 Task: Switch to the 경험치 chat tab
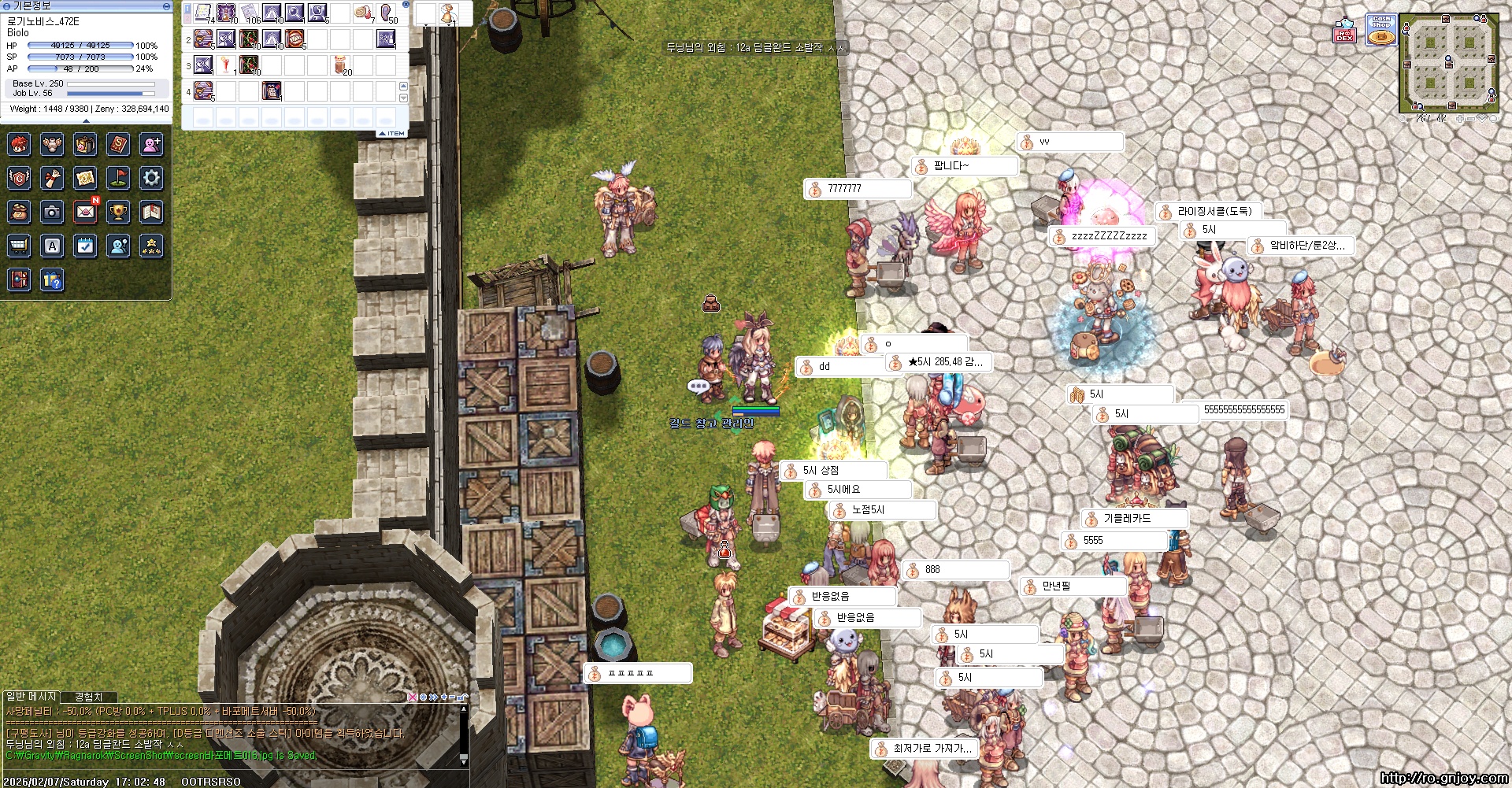point(88,697)
